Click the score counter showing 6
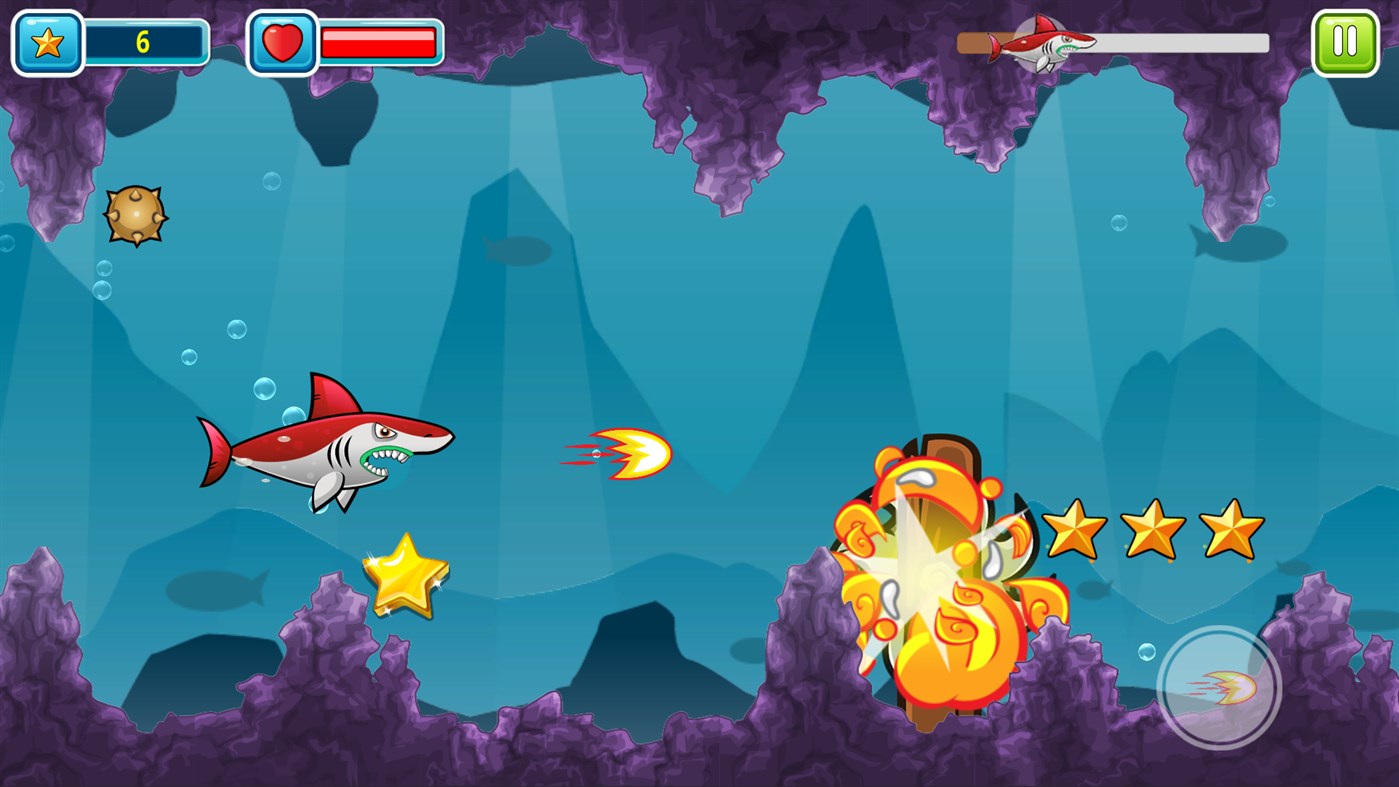 [146, 40]
